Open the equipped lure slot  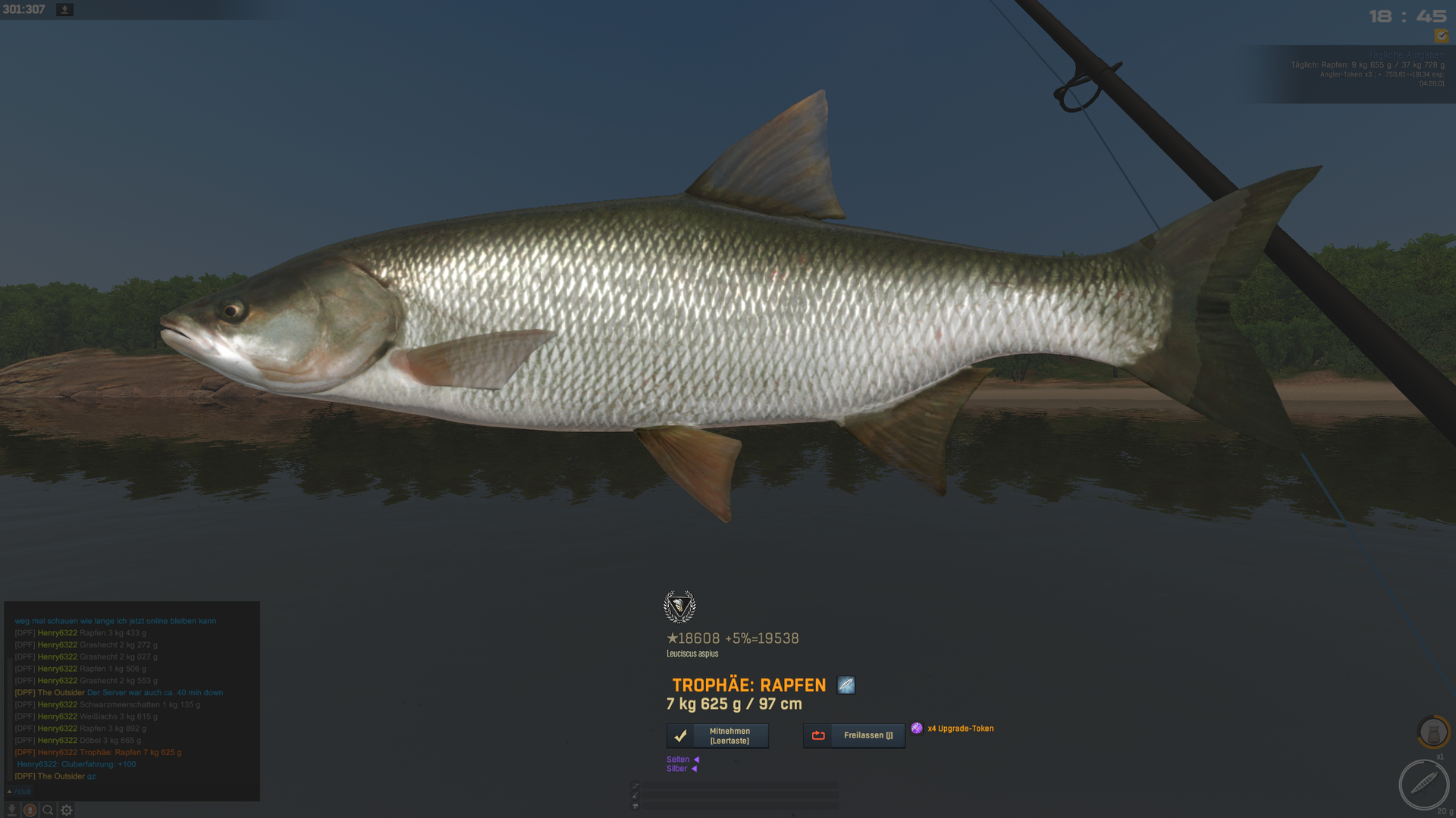tap(1423, 785)
